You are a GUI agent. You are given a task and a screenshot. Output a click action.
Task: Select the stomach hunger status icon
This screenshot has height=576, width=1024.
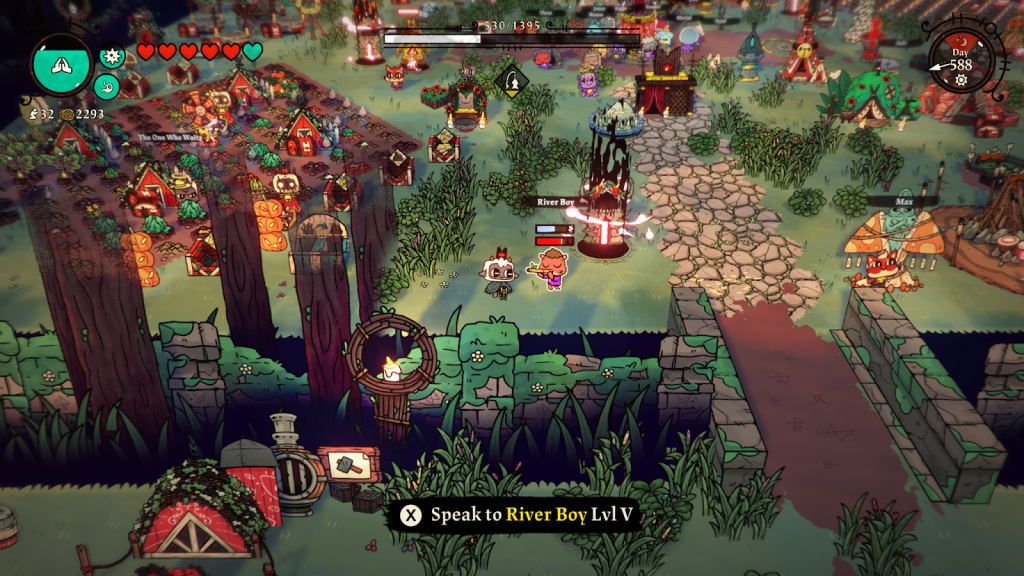pos(105,87)
